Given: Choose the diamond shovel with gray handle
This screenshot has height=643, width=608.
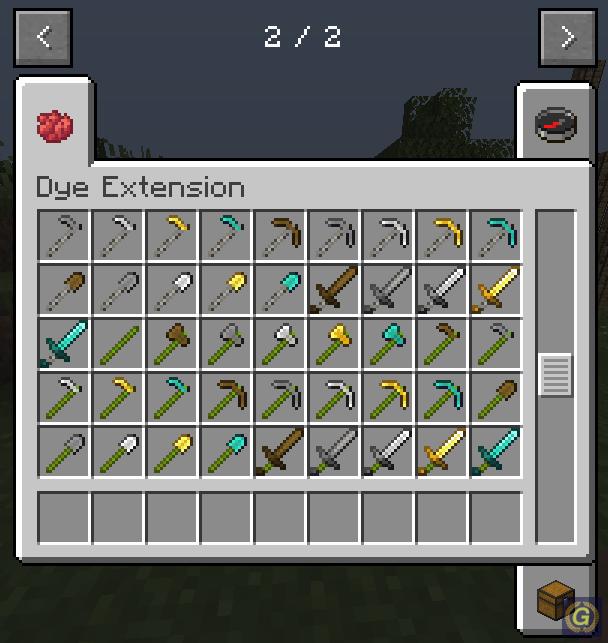Looking at the screenshot, I should coord(281,289).
